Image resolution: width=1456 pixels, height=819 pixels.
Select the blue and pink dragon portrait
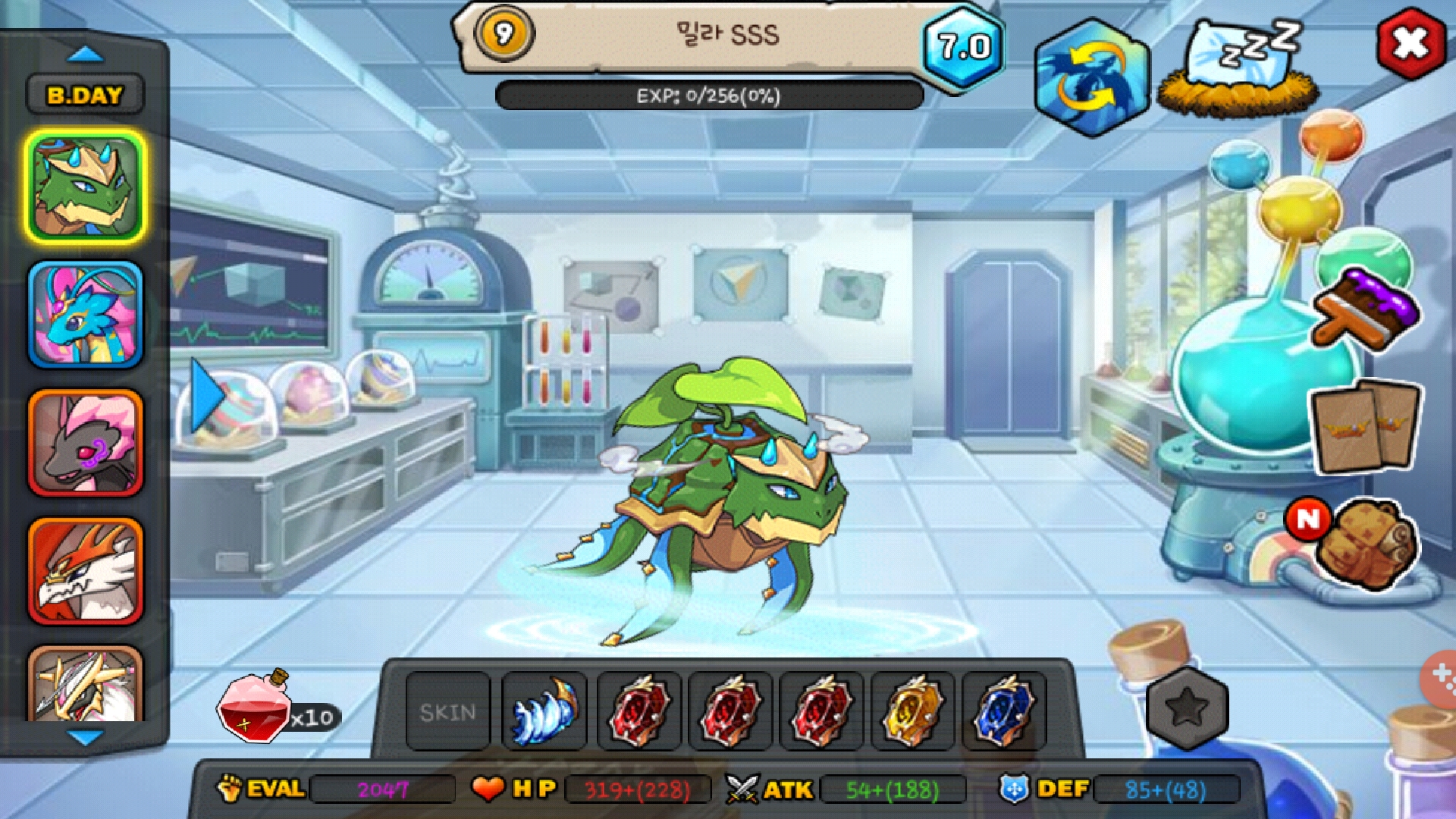coord(85,315)
